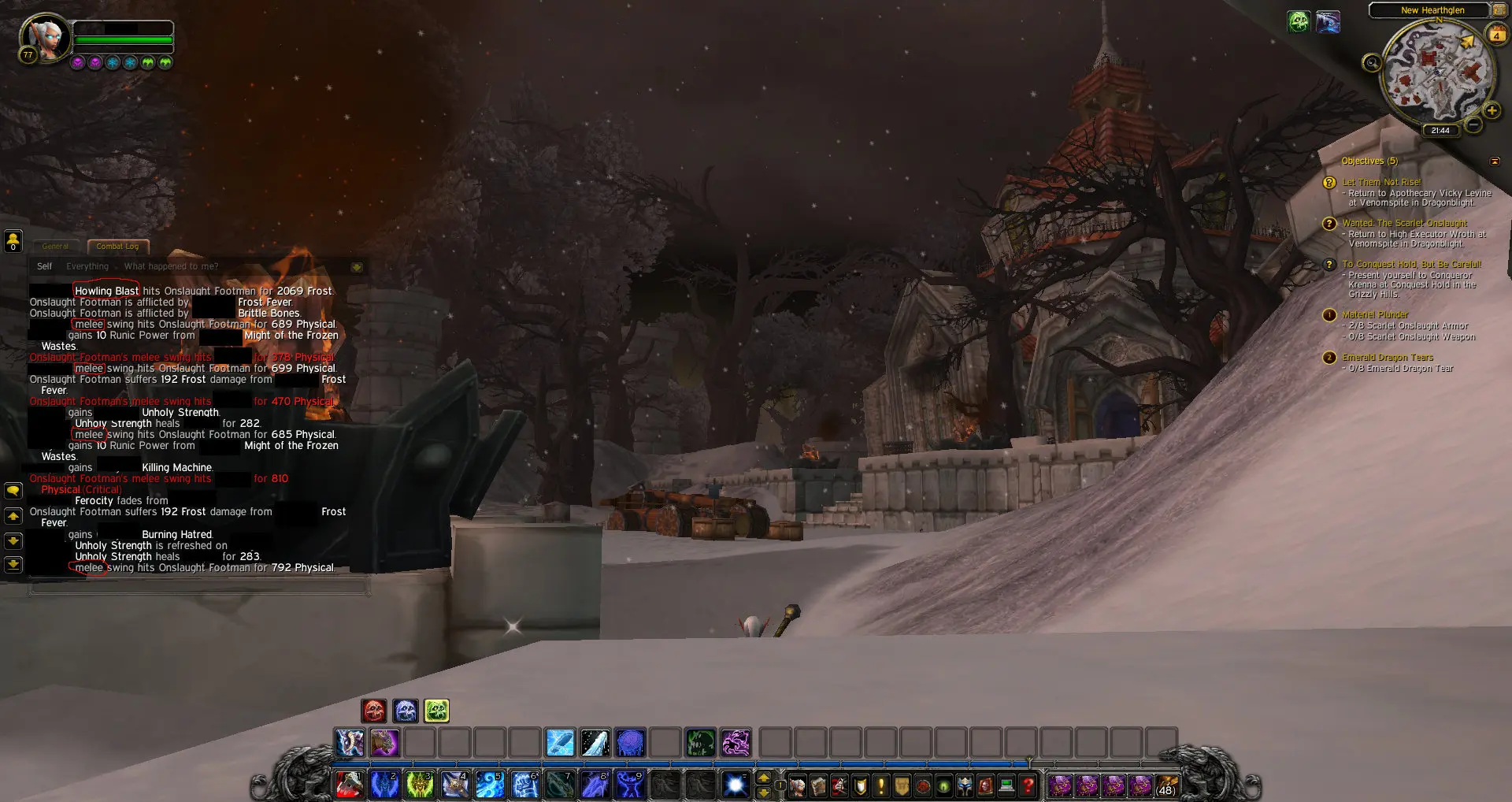The width and height of the screenshot is (1512, 802).
Task: Open the Materiel Plunder quest objective
Action: coord(1375,315)
